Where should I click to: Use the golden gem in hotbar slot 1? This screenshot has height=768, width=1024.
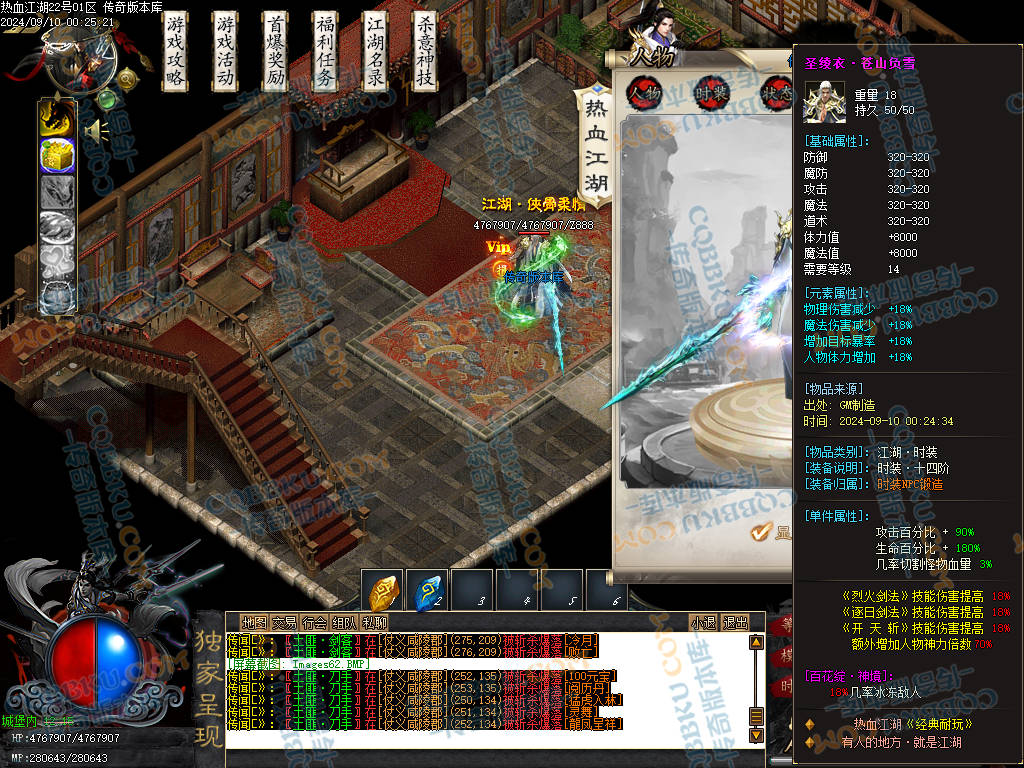tap(385, 591)
